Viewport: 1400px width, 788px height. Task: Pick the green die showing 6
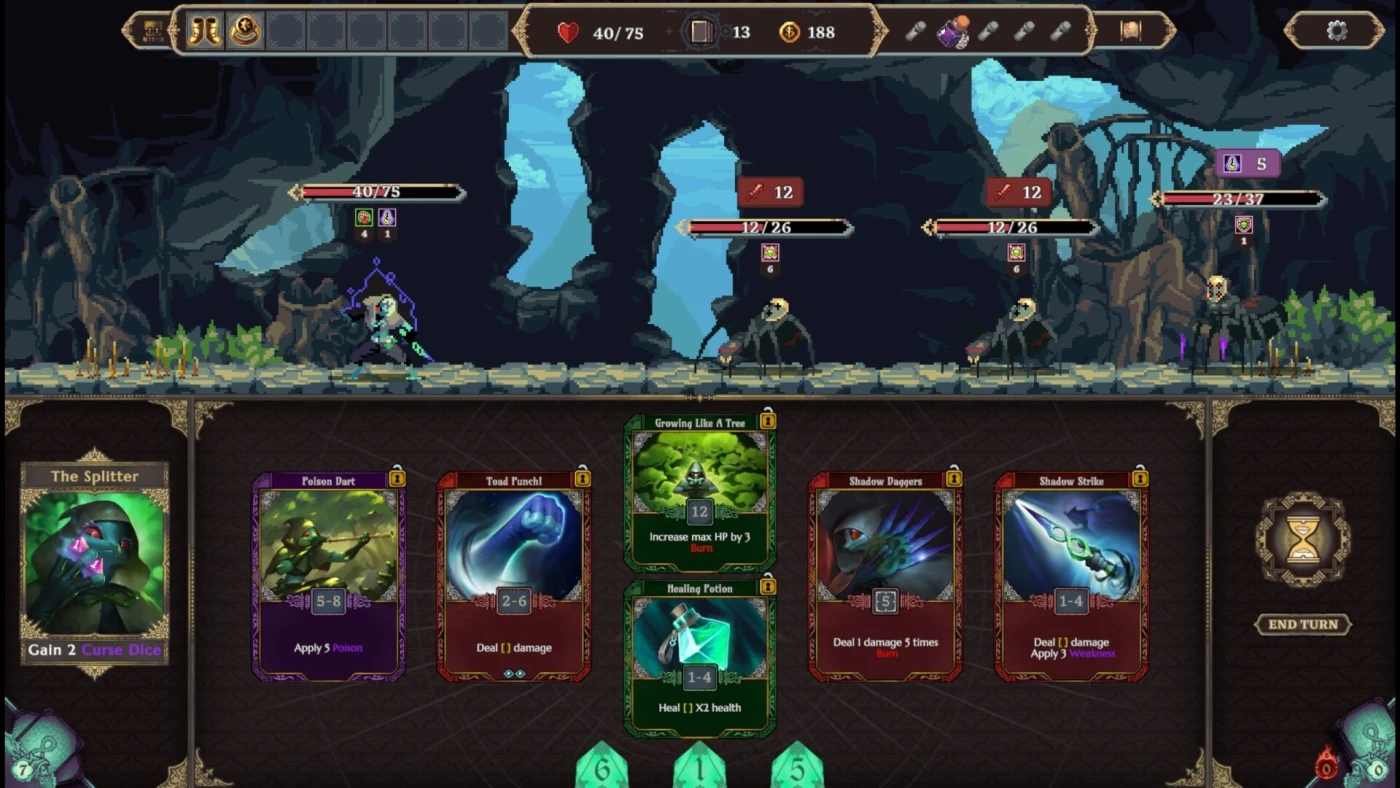(x=602, y=768)
